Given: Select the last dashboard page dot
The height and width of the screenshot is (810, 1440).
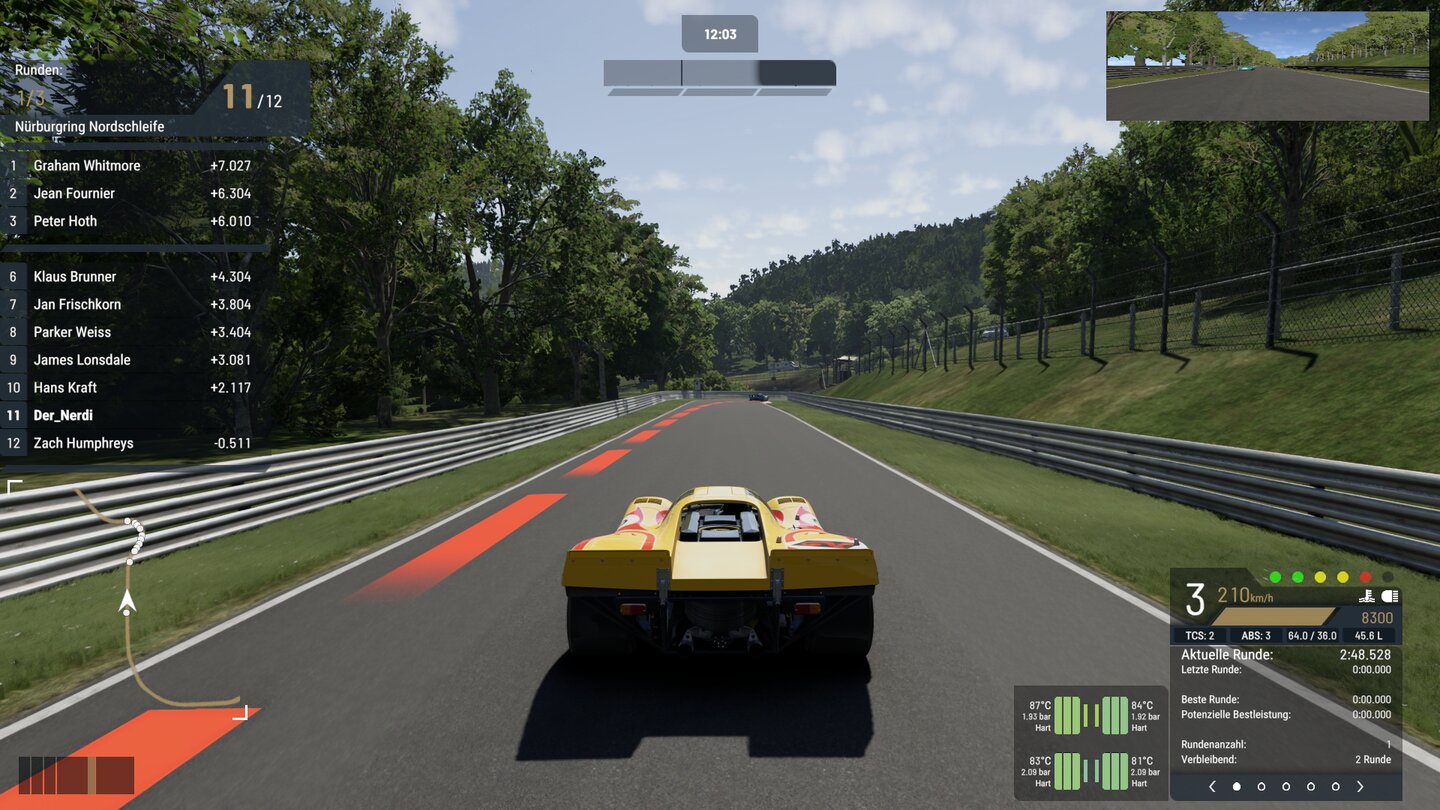Looking at the screenshot, I should coord(1334,786).
